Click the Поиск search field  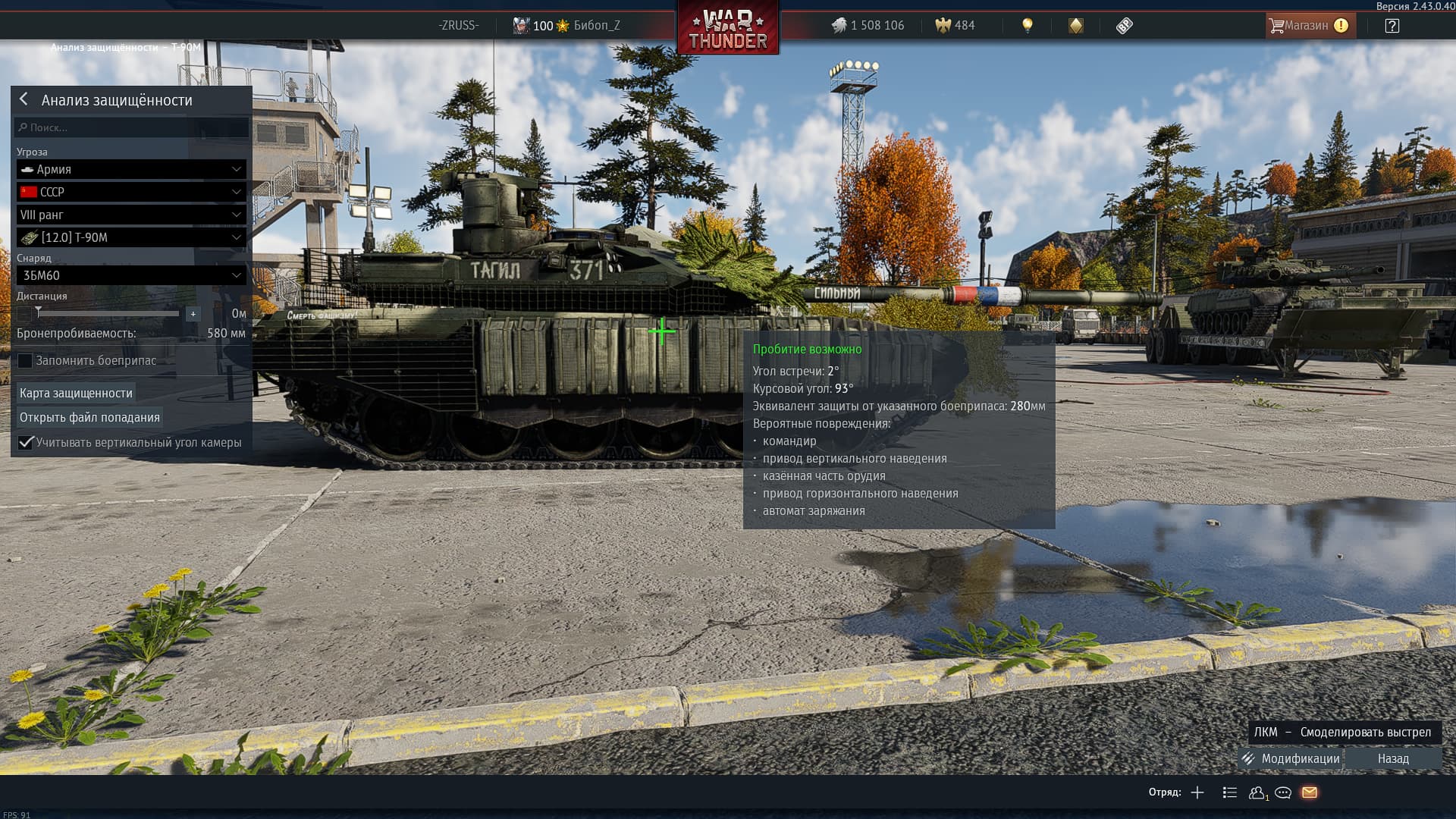click(132, 127)
